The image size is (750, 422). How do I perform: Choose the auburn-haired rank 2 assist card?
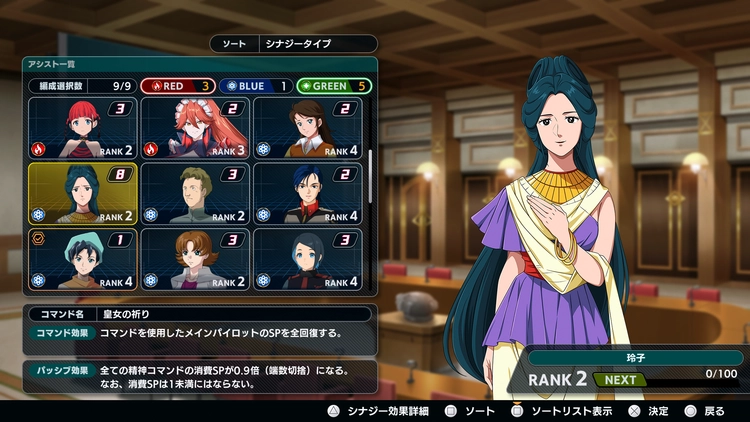(x=196, y=259)
